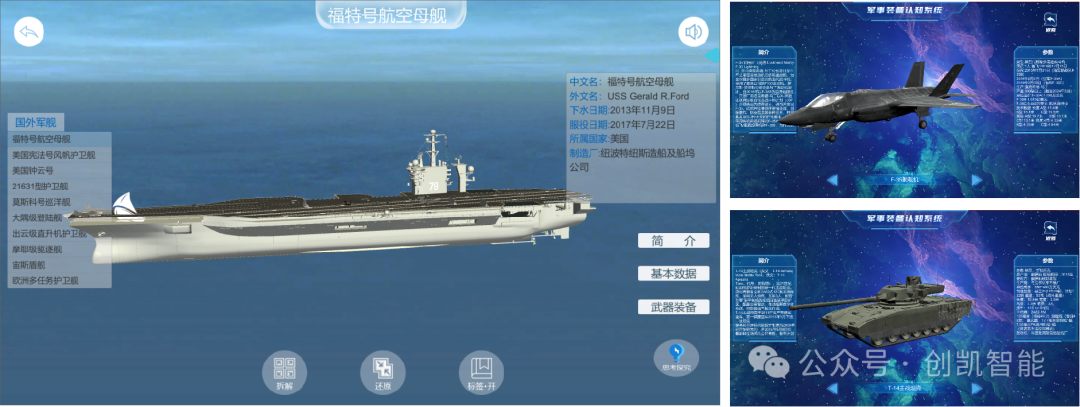Open the 基本数据 basic data panel
Screen dimensions: 1080x407
[673, 274]
